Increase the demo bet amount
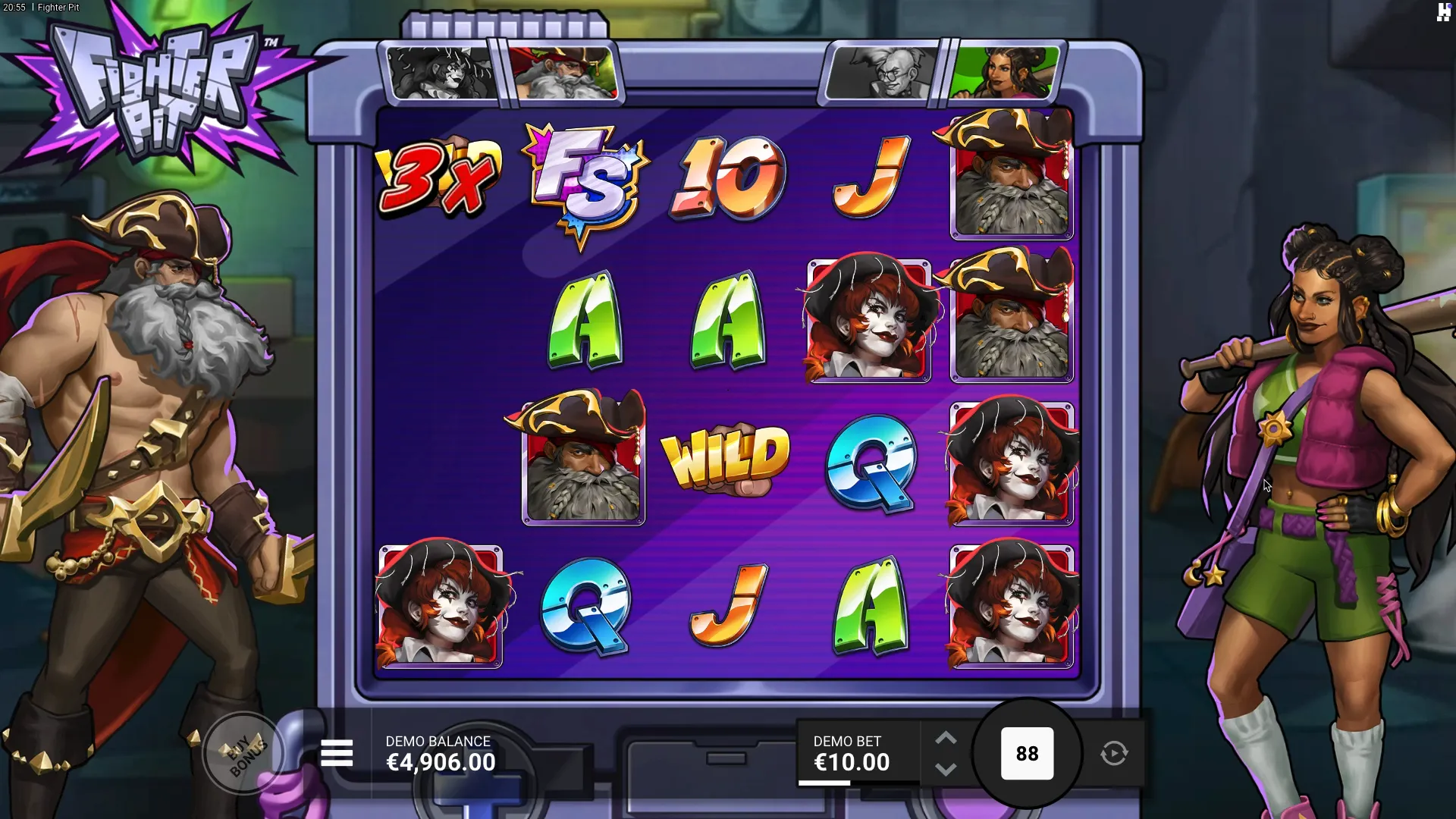This screenshot has width=1456, height=819. click(x=946, y=738)
